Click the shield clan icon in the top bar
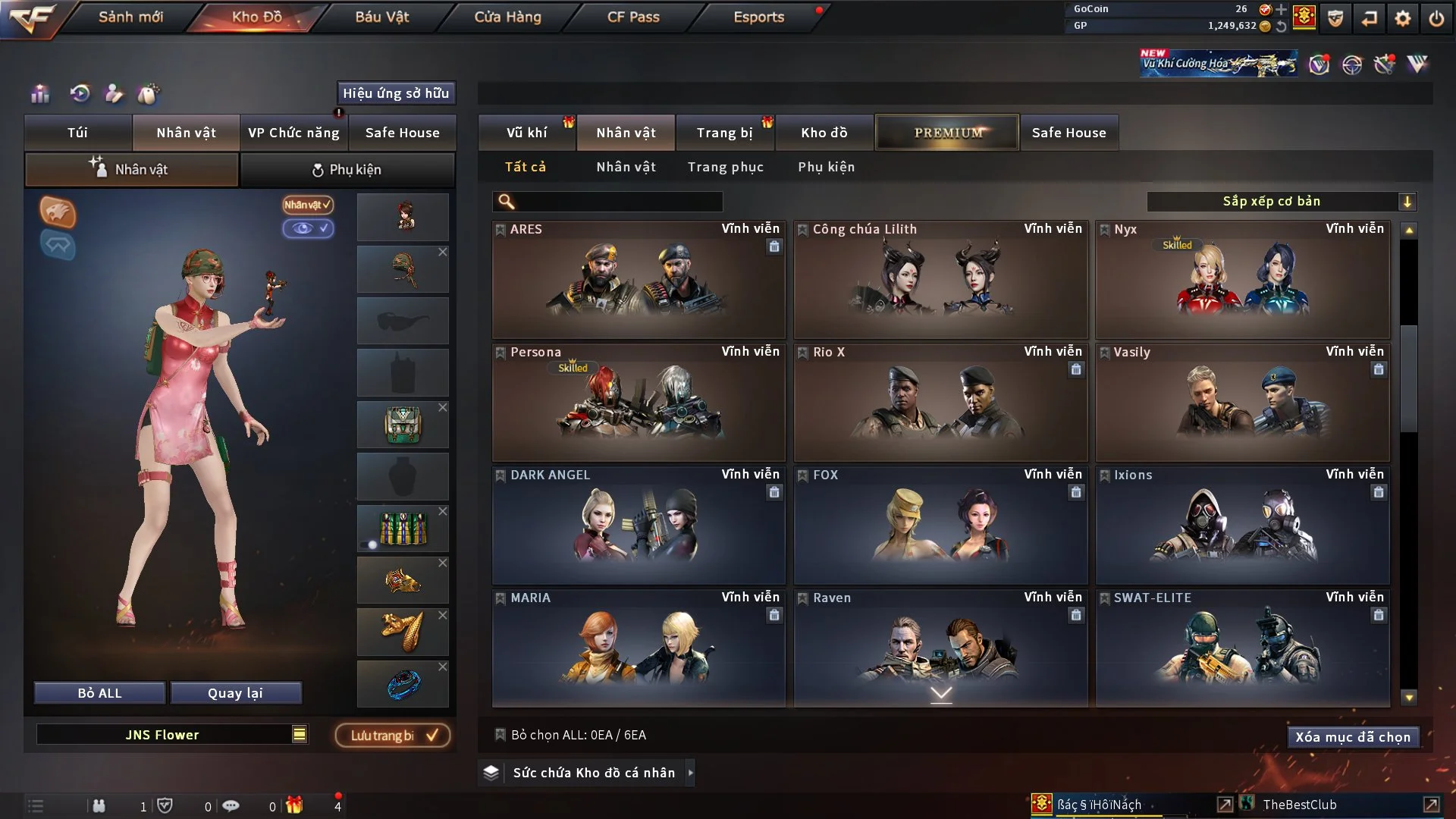 click(1334, 18)
